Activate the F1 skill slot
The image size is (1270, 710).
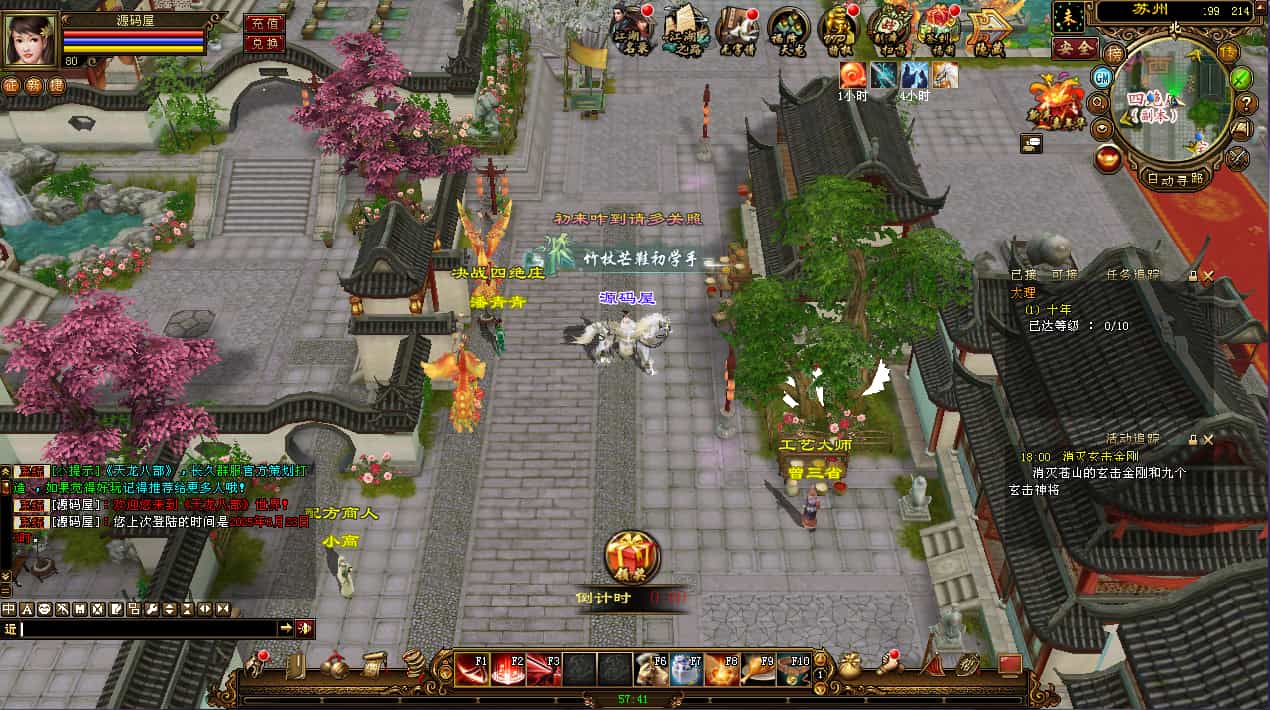tap(472, 669)
